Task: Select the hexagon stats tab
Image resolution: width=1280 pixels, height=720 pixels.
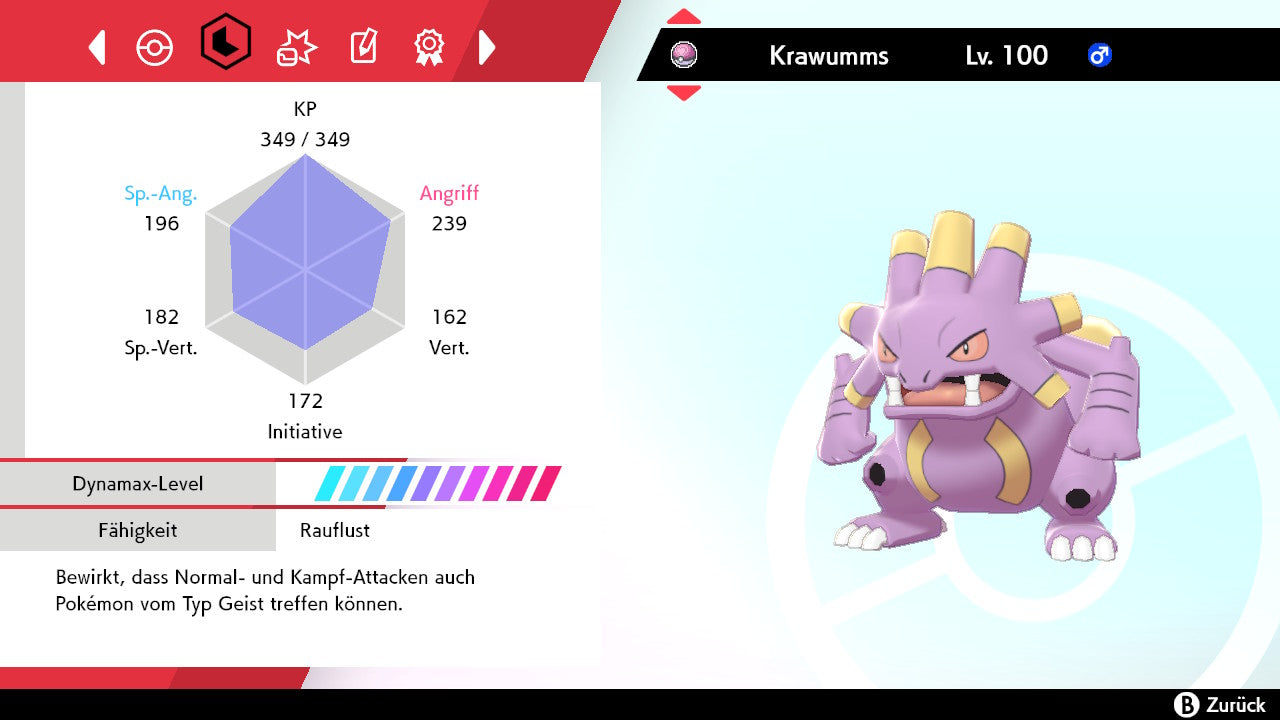Action: [225, 42]
